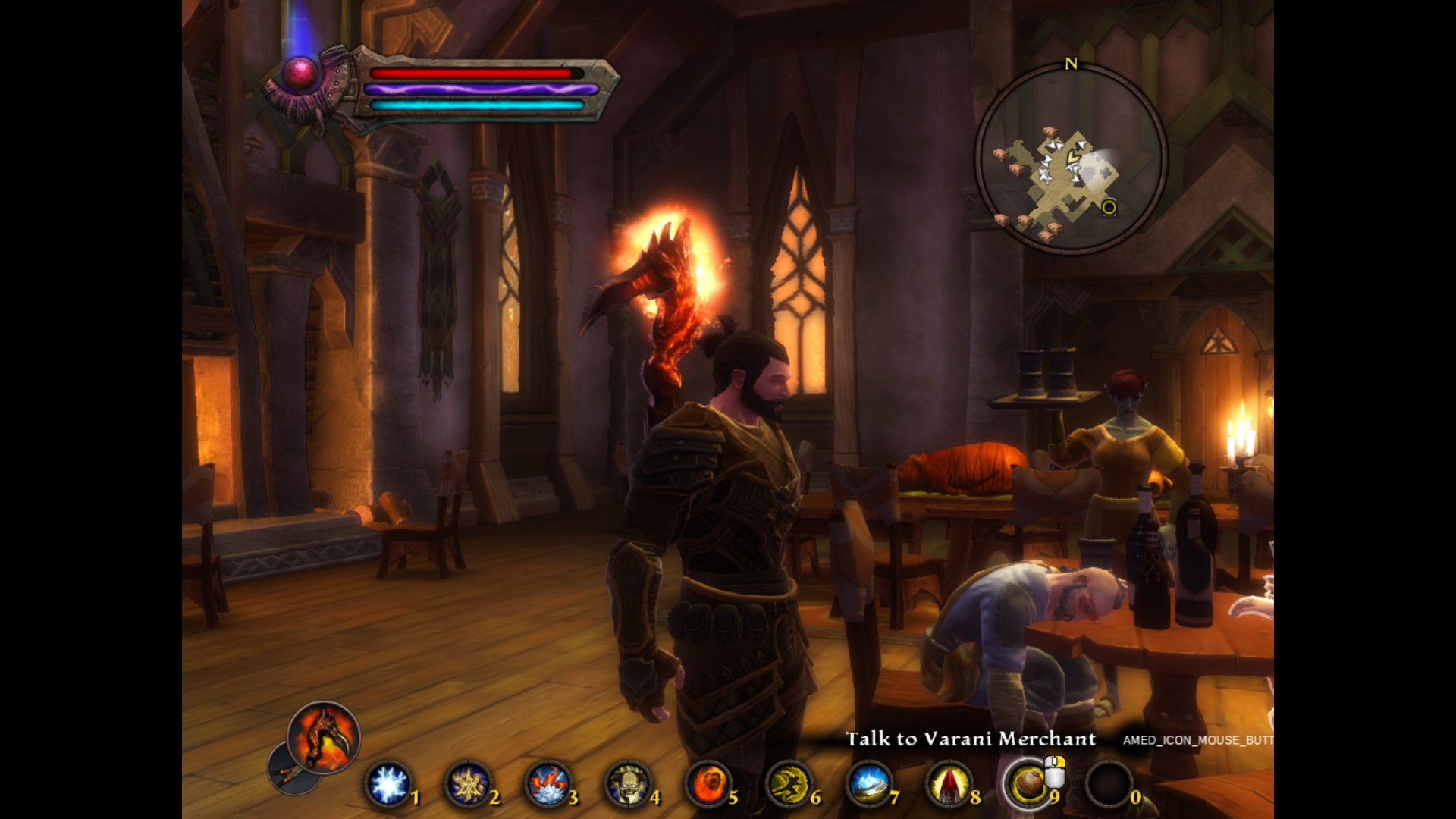Image resolution: width=1456 pixels, height=819 pixels.
Task: Use the blue ice ring ability
Action: (x=869, y=784)
